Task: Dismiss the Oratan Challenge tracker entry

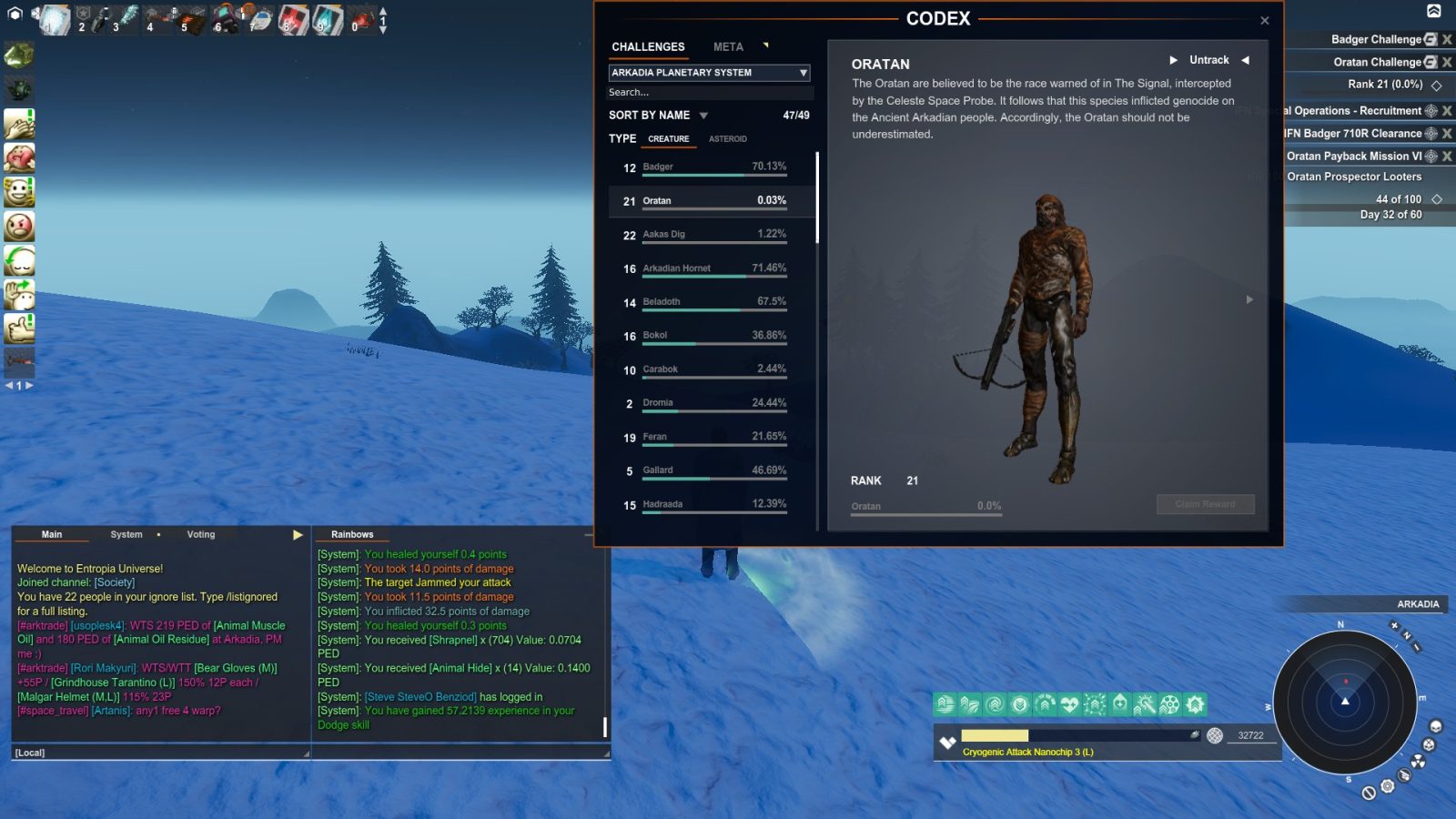Action: coord(1445,62)
